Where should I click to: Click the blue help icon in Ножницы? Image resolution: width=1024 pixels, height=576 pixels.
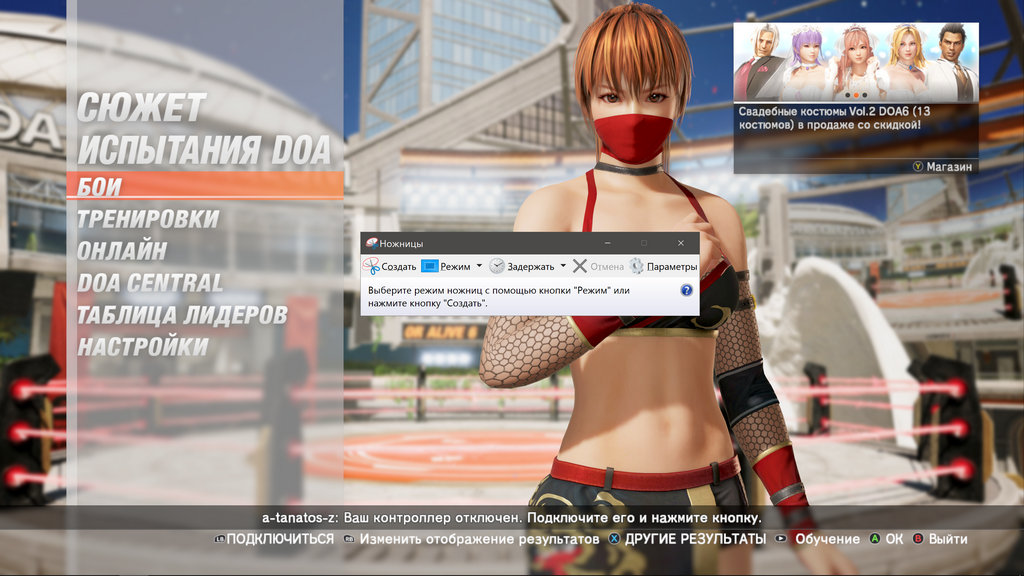pos(686,290)
